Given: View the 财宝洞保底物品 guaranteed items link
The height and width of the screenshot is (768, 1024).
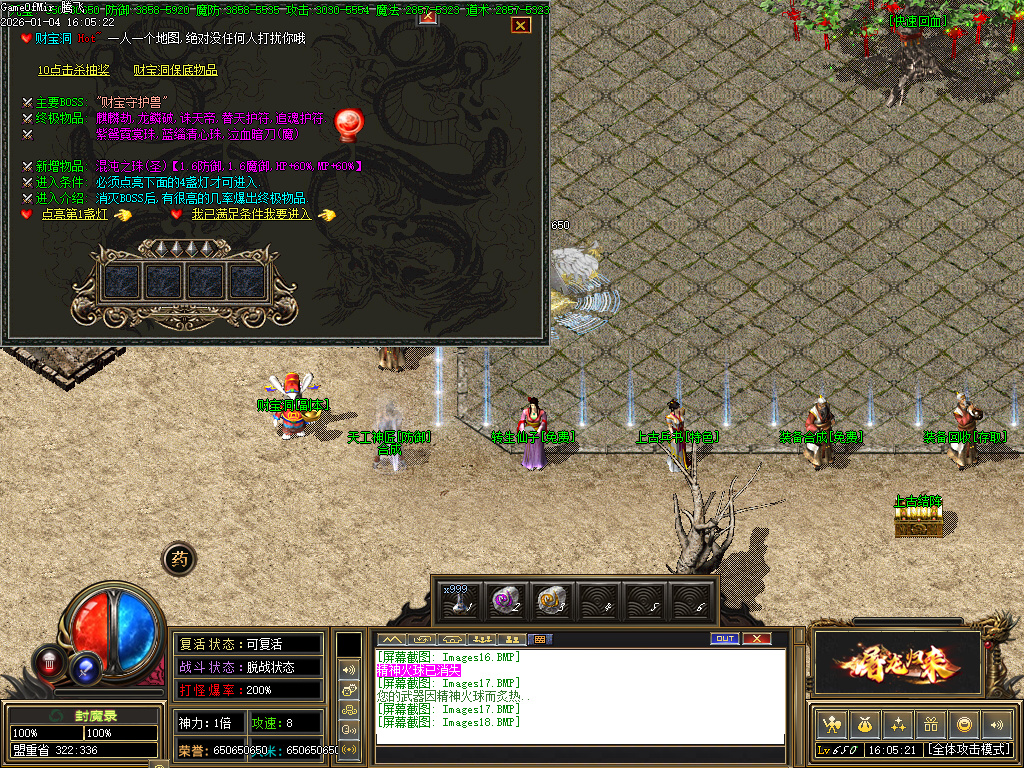Looking at the screenshot, I should [x=175, y=70].
